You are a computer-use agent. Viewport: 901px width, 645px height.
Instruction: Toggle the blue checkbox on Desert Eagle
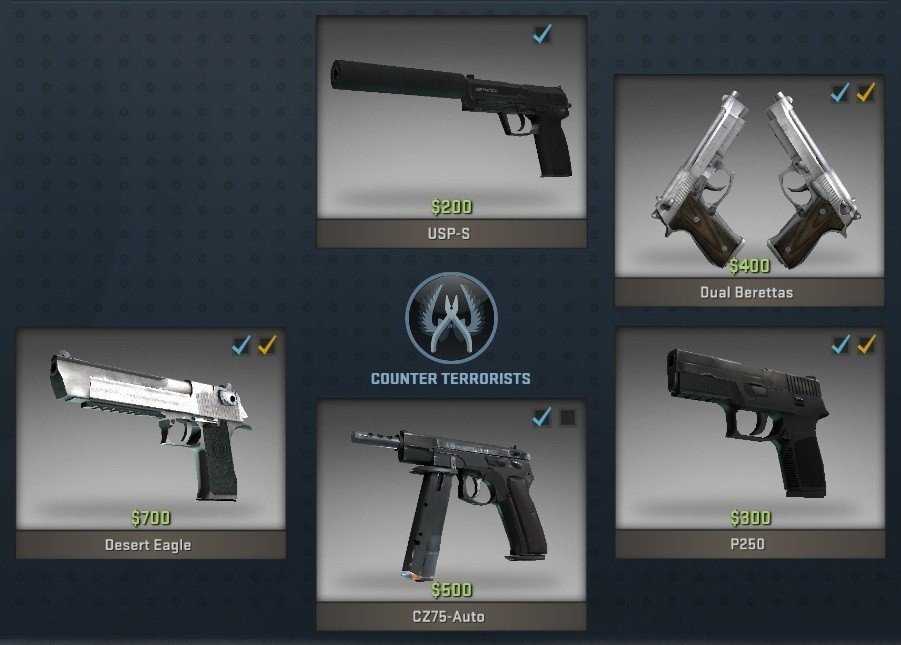click(x=241, y=346)
